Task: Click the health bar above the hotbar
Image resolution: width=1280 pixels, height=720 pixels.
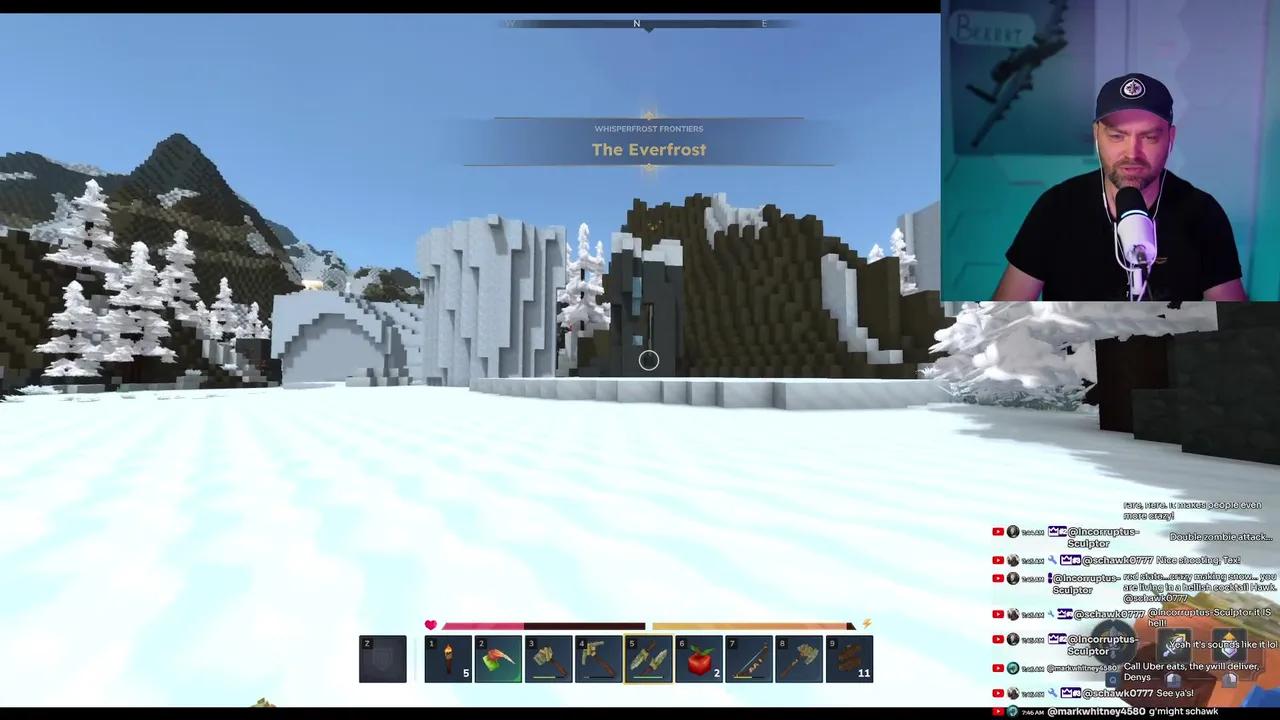Action: pos(530,624)
